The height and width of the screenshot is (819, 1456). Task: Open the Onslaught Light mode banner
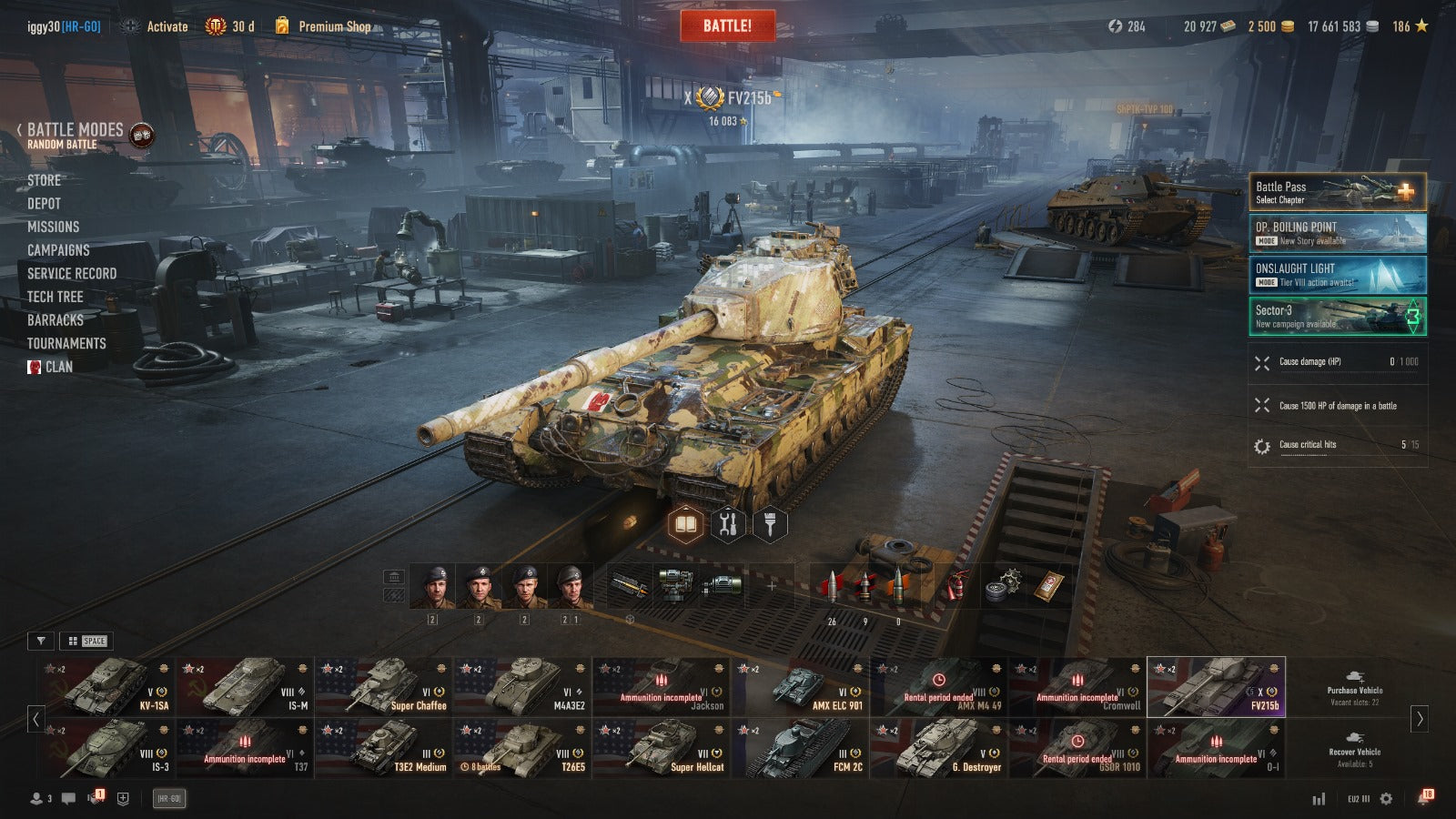1337,275
